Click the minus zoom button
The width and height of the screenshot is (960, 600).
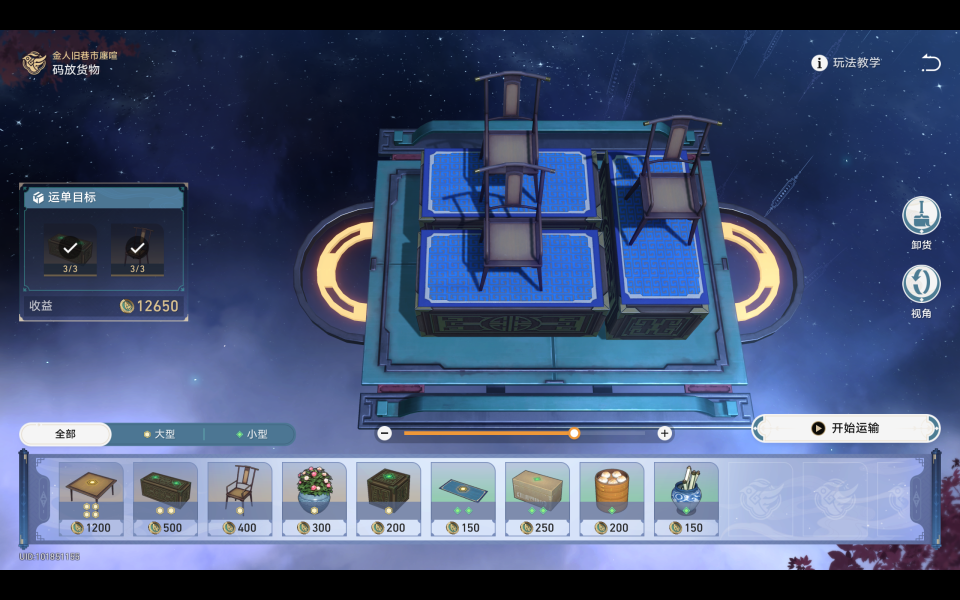click(x=385, y=433)
